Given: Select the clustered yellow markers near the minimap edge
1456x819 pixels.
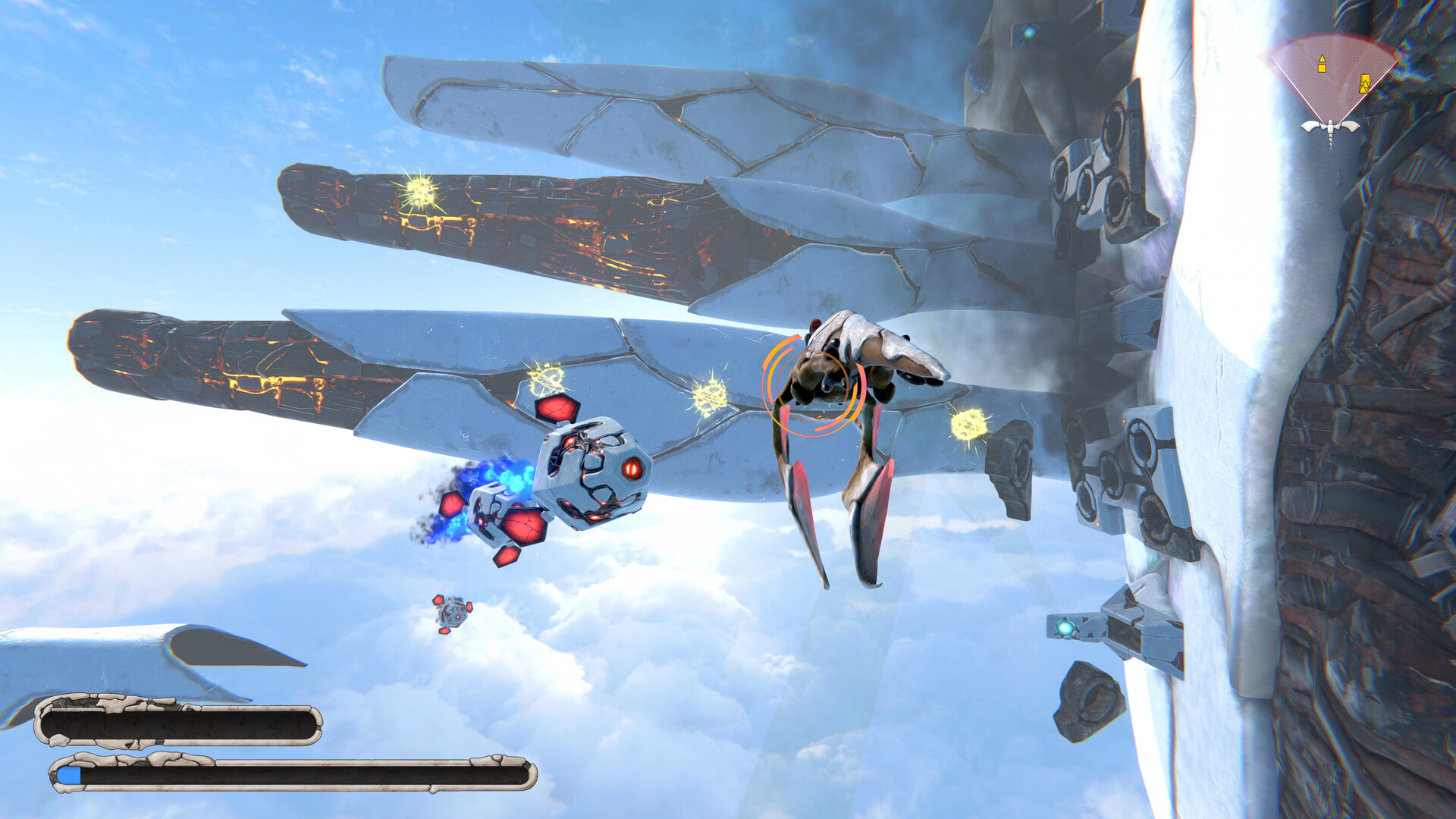Looking at the screenshot, I should [1365, 83].
